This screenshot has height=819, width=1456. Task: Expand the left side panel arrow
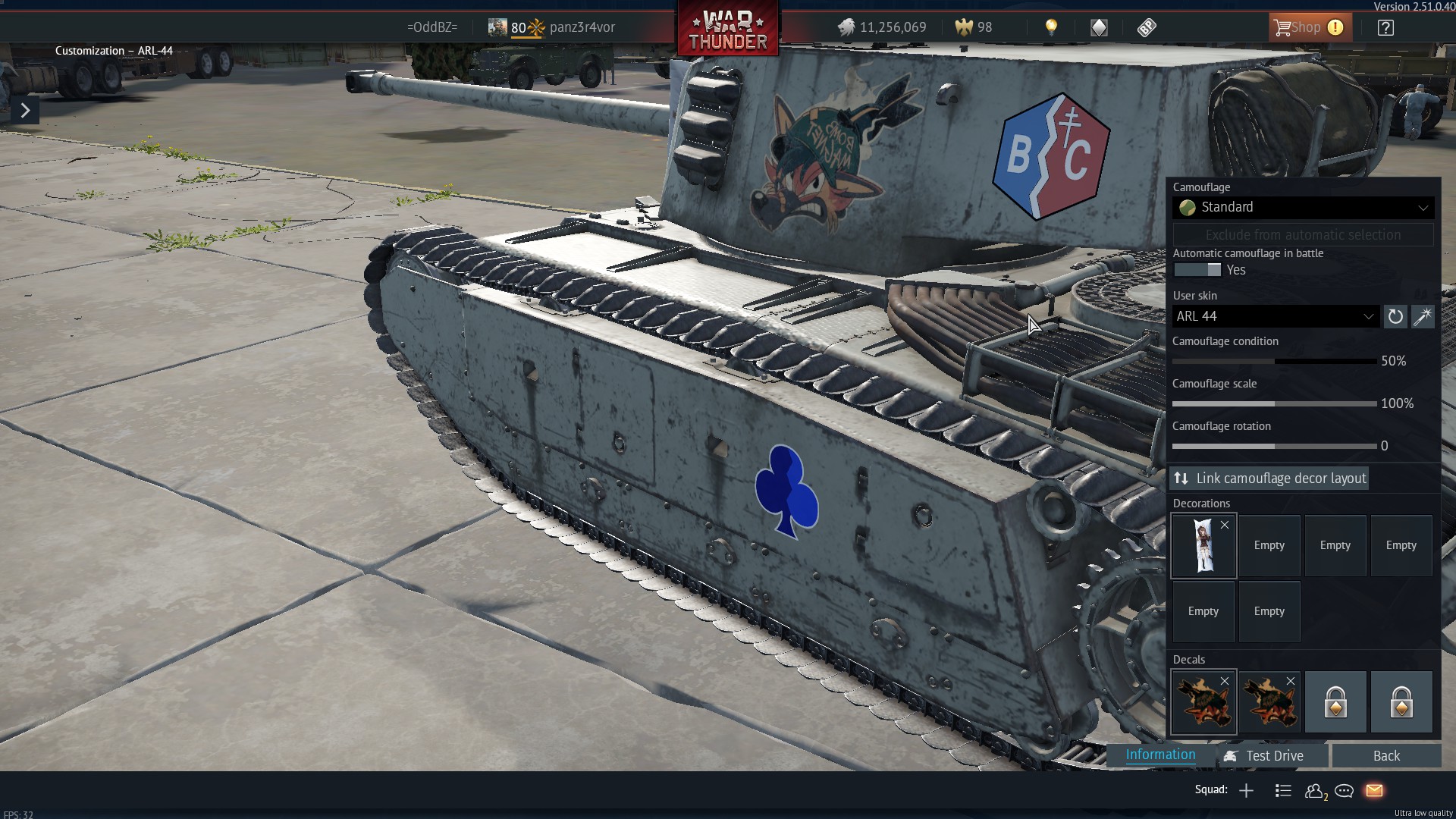(x=25, y=111)
